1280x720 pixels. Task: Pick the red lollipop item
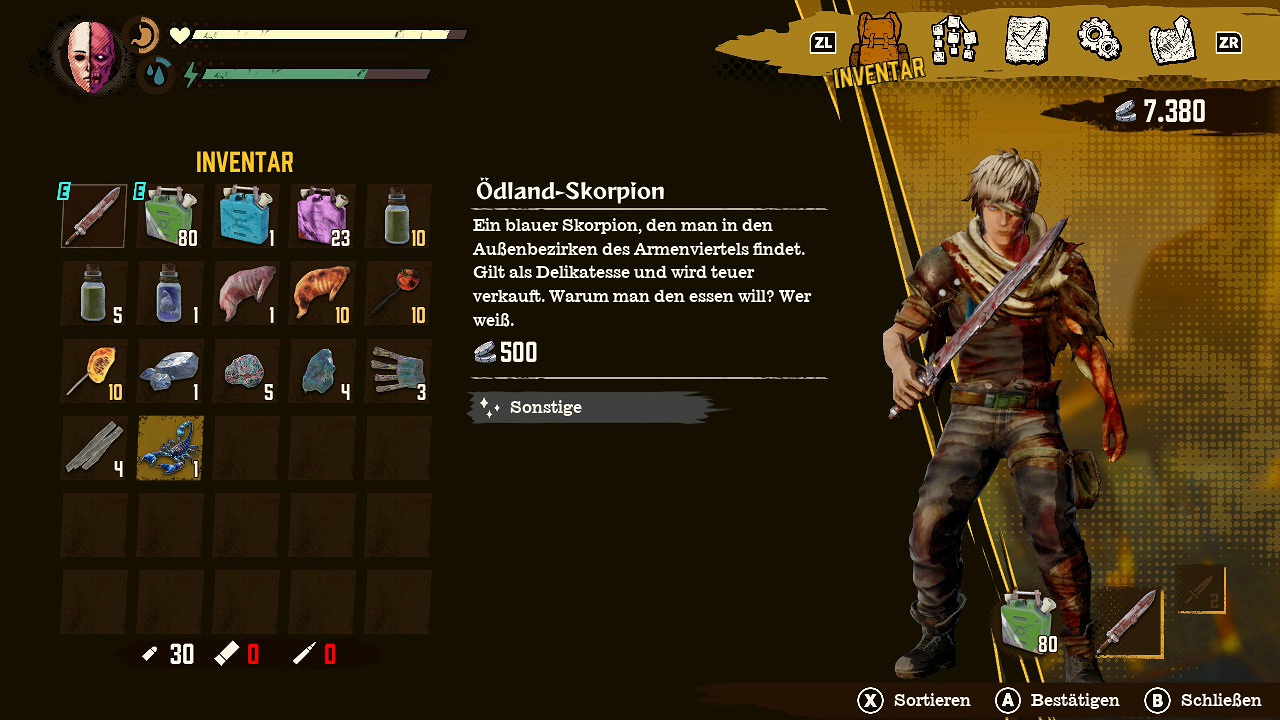click(398, 293)
